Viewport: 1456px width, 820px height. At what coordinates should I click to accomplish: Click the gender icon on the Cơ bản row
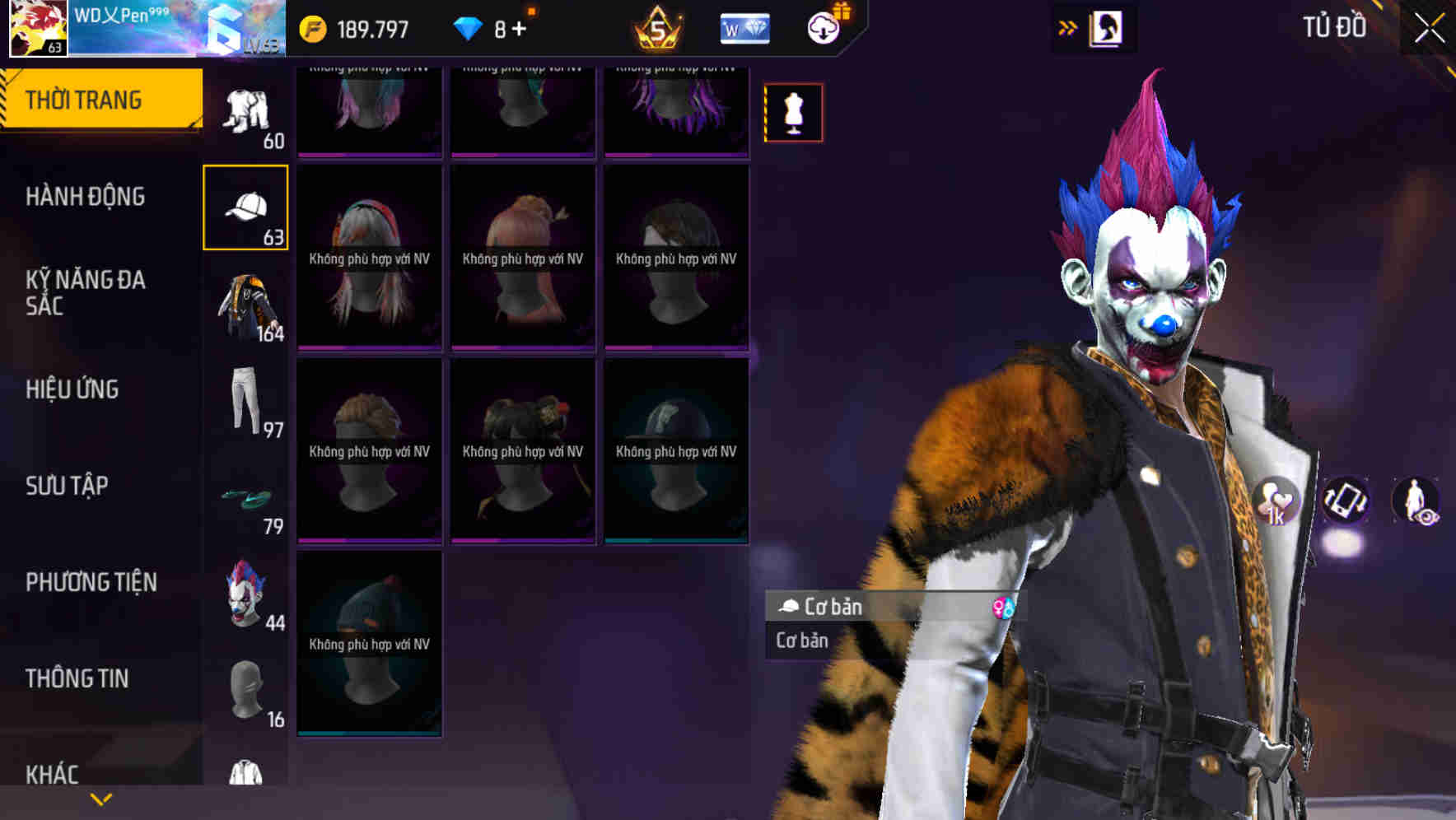(1004, 607)
